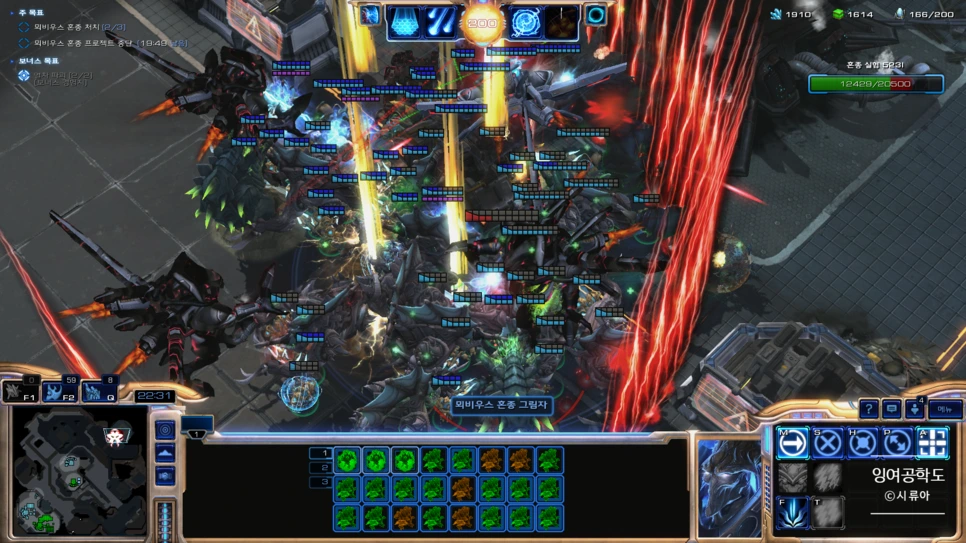Activate the Attack command button
The height and width of the screenshot is (543, 966).
point(933,443)
